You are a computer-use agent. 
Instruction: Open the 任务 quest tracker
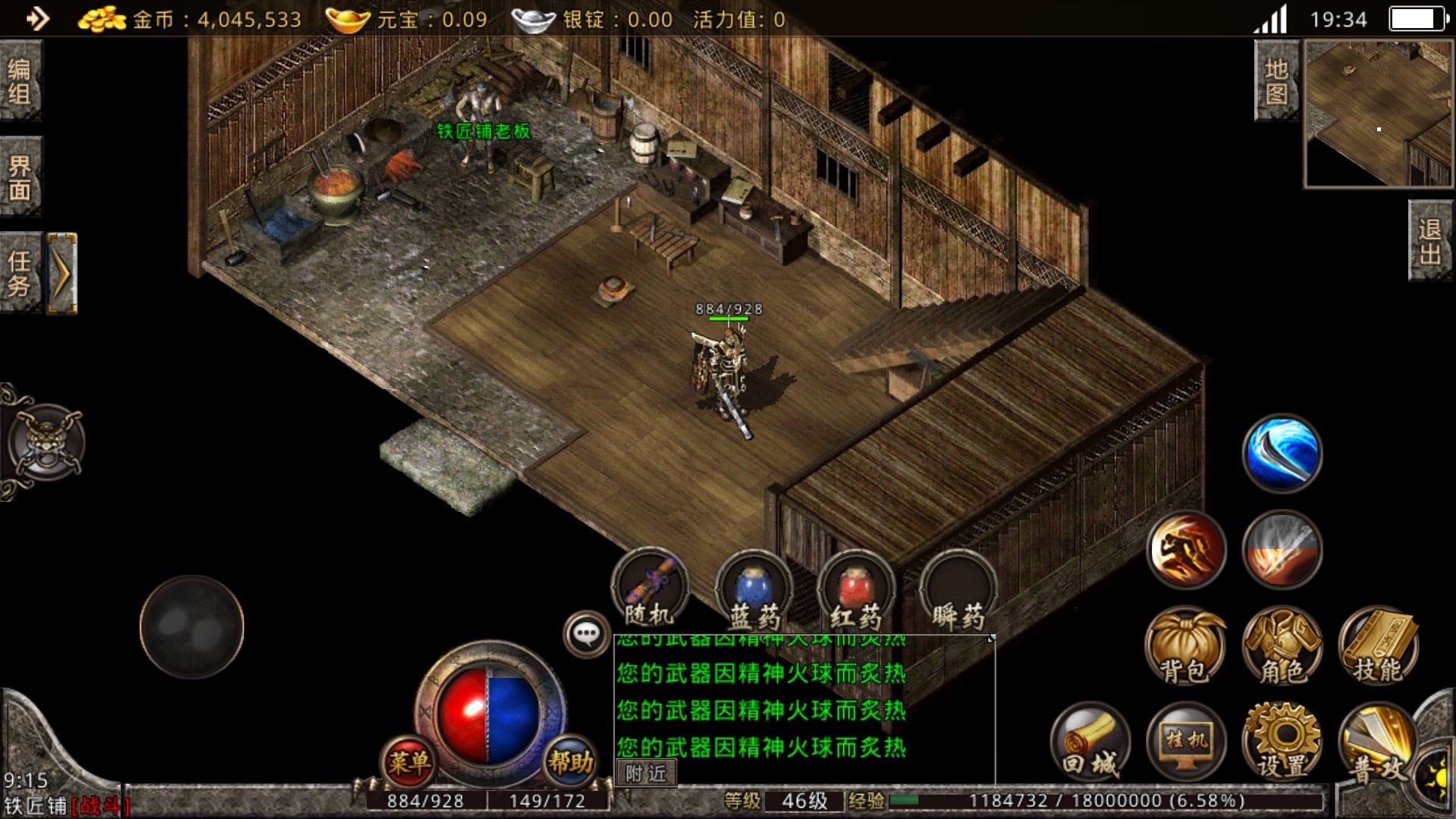pos(20,273)
